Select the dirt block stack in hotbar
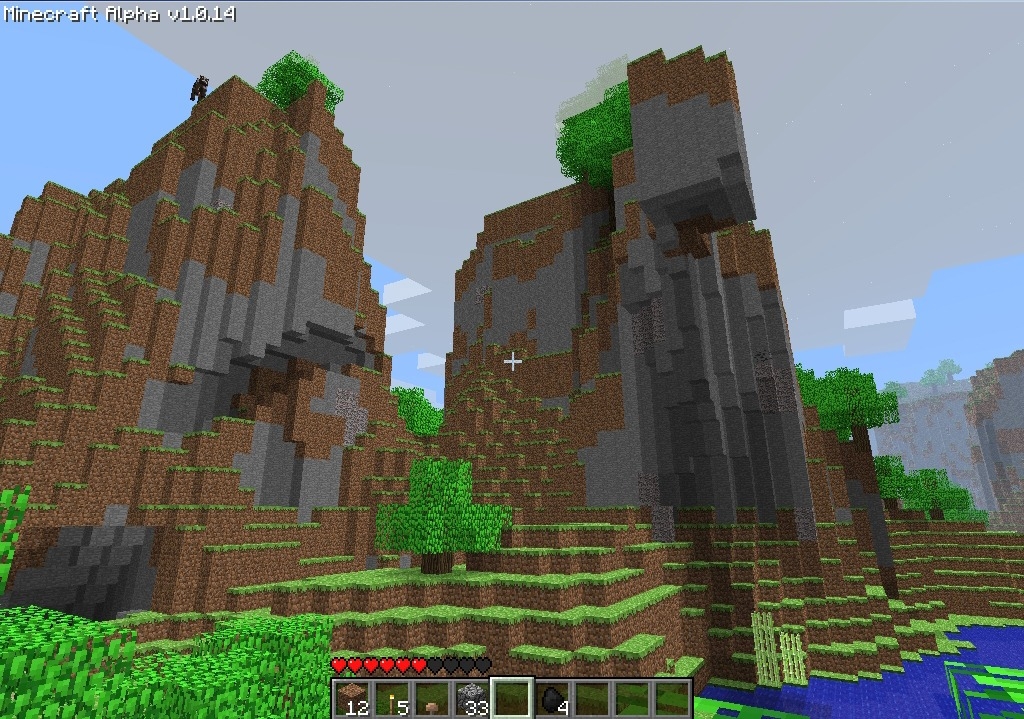Image resolution: width=1024 pixels, height=719 pixels. click(353, 699)
